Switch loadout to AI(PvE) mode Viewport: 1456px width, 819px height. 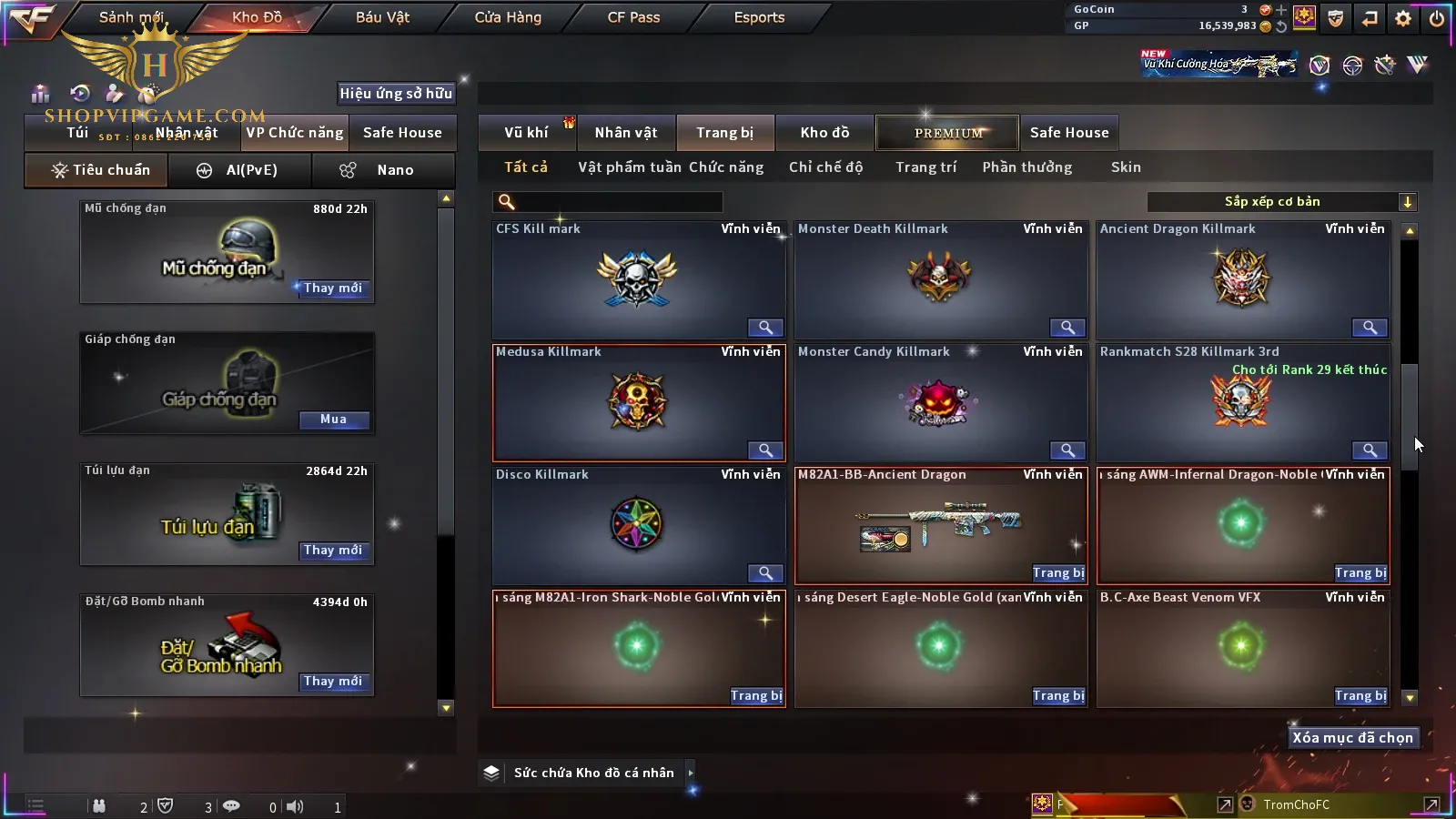pyautogui.click(x=240, y=170)
